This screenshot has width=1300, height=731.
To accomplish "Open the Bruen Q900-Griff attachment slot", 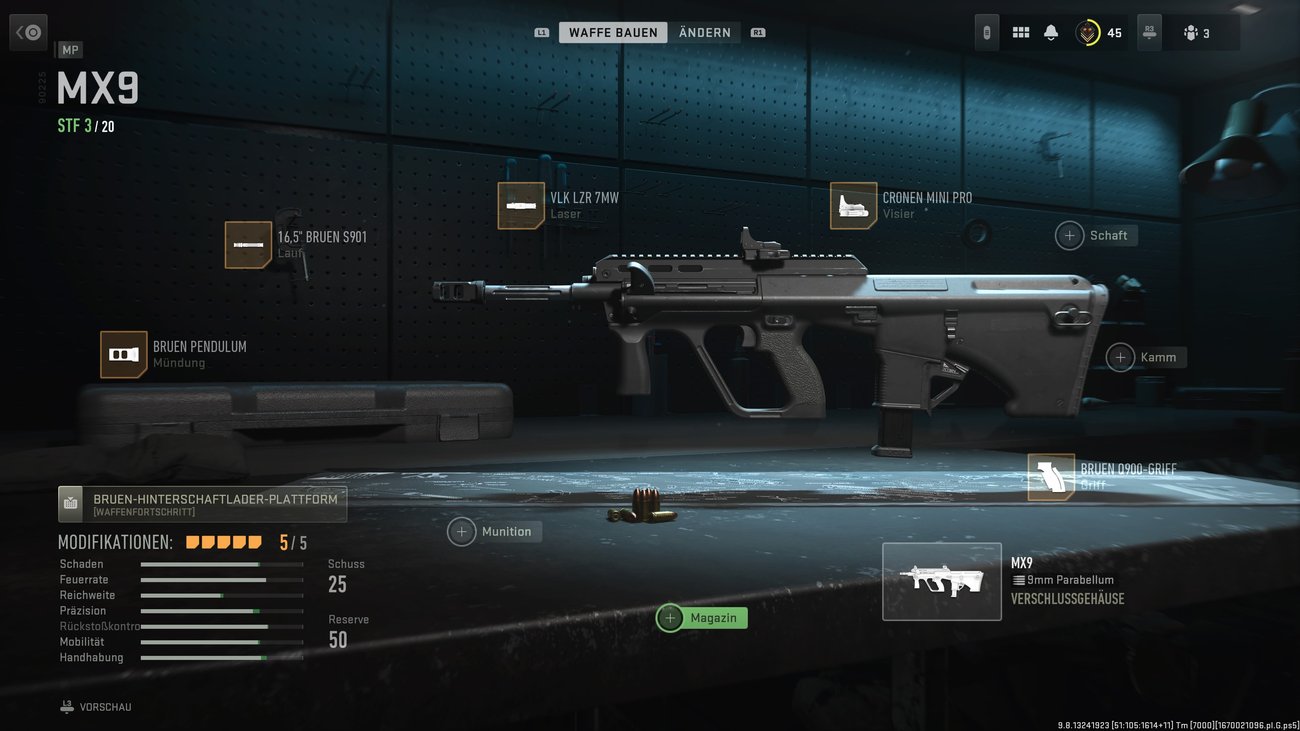I will (x=1051, y=477).
